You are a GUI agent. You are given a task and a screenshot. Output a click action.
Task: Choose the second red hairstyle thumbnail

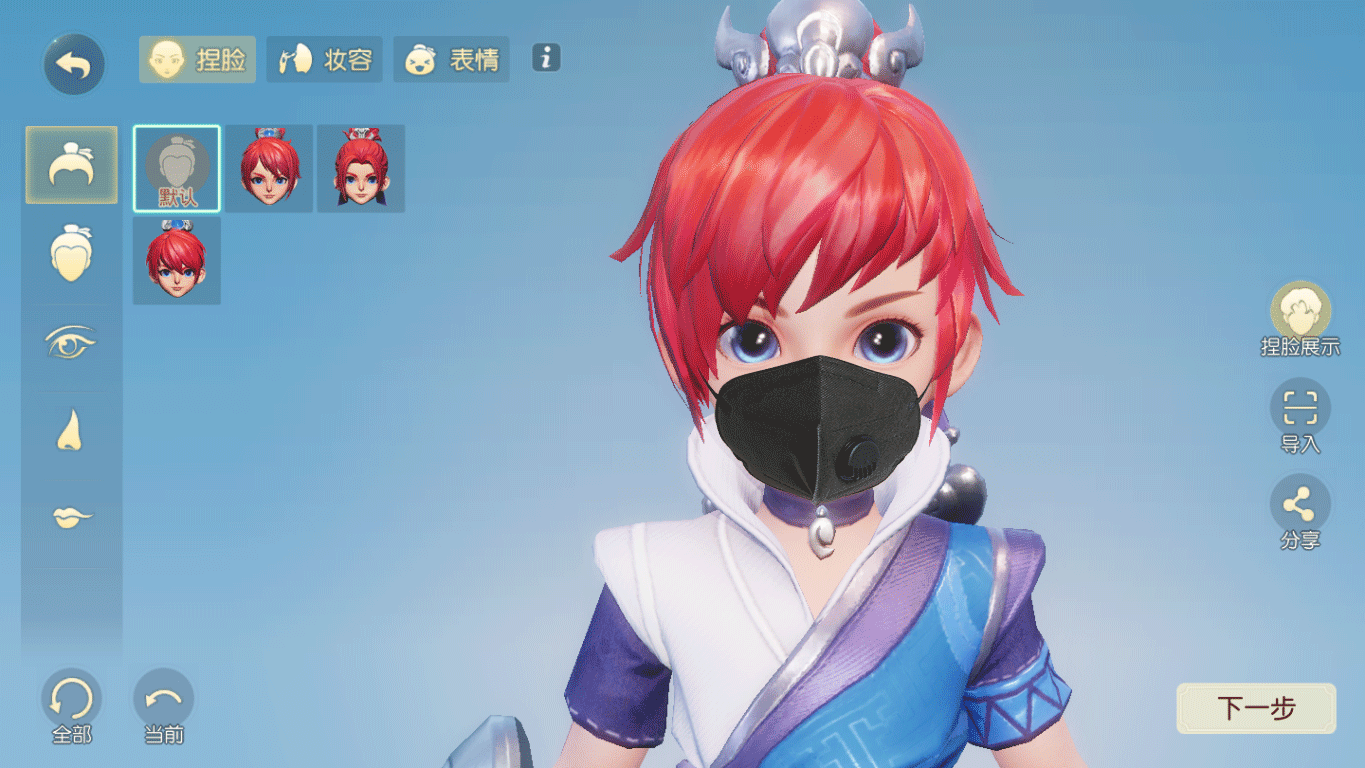(360, 168)
